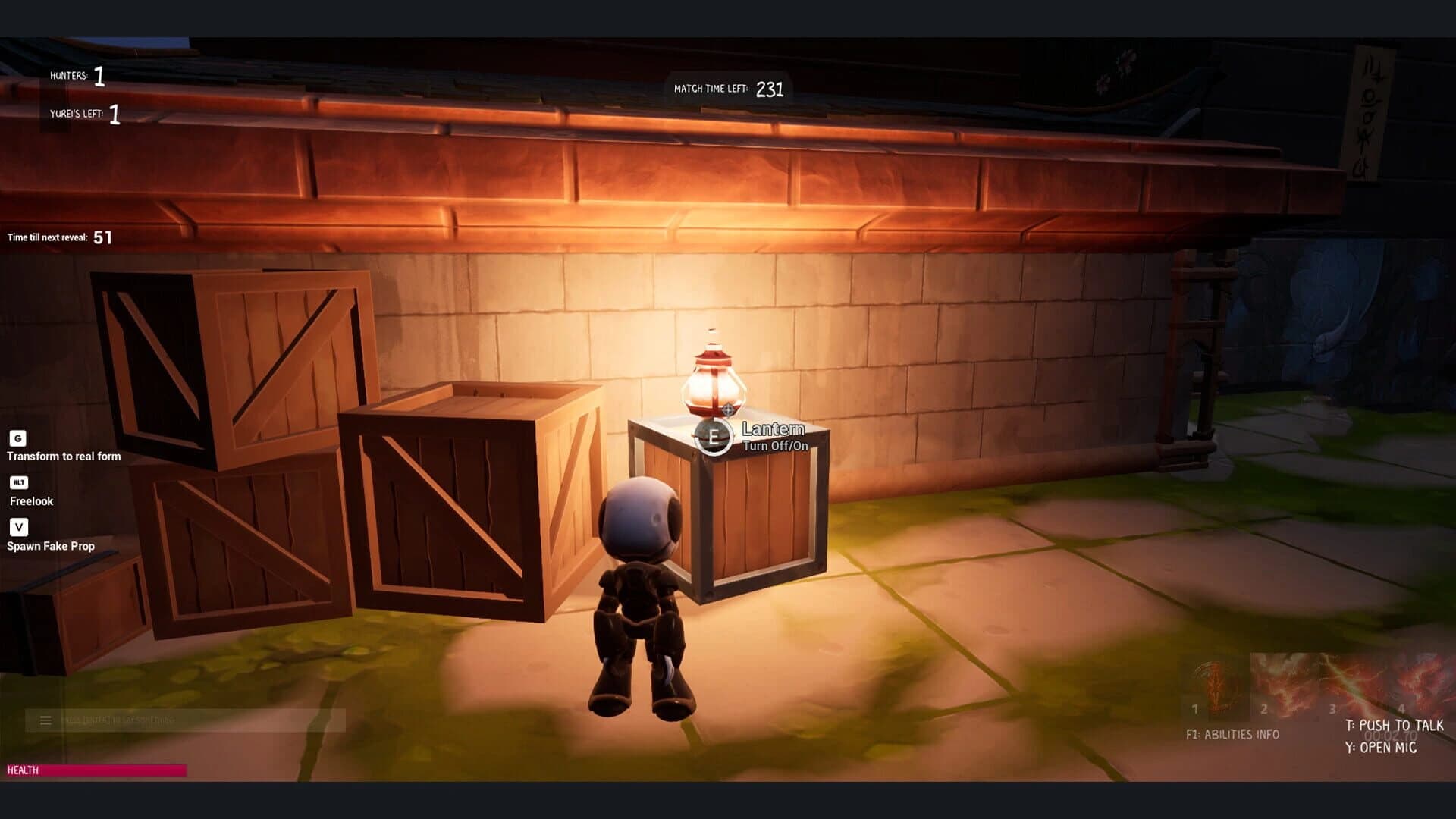Select ability slot 1 fire icon
The image size is (1456, 819).
coord(1213,682)
